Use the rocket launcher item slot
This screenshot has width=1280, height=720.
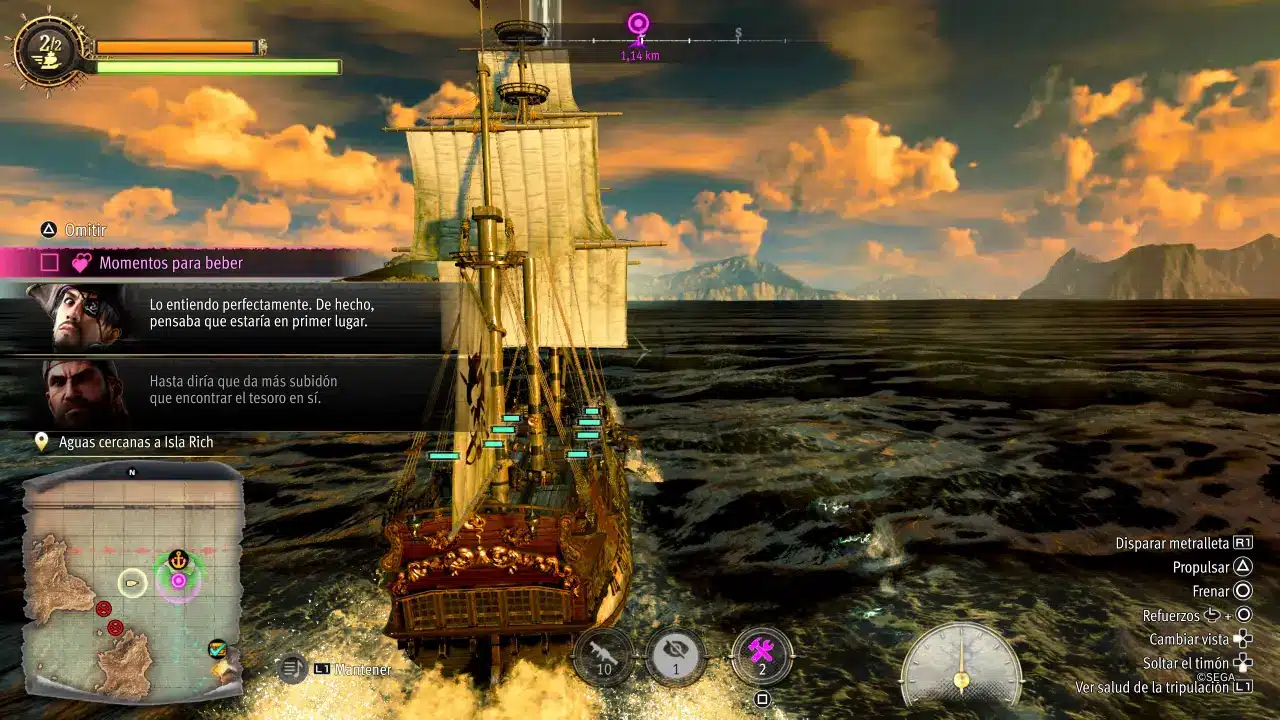(604, 656)
